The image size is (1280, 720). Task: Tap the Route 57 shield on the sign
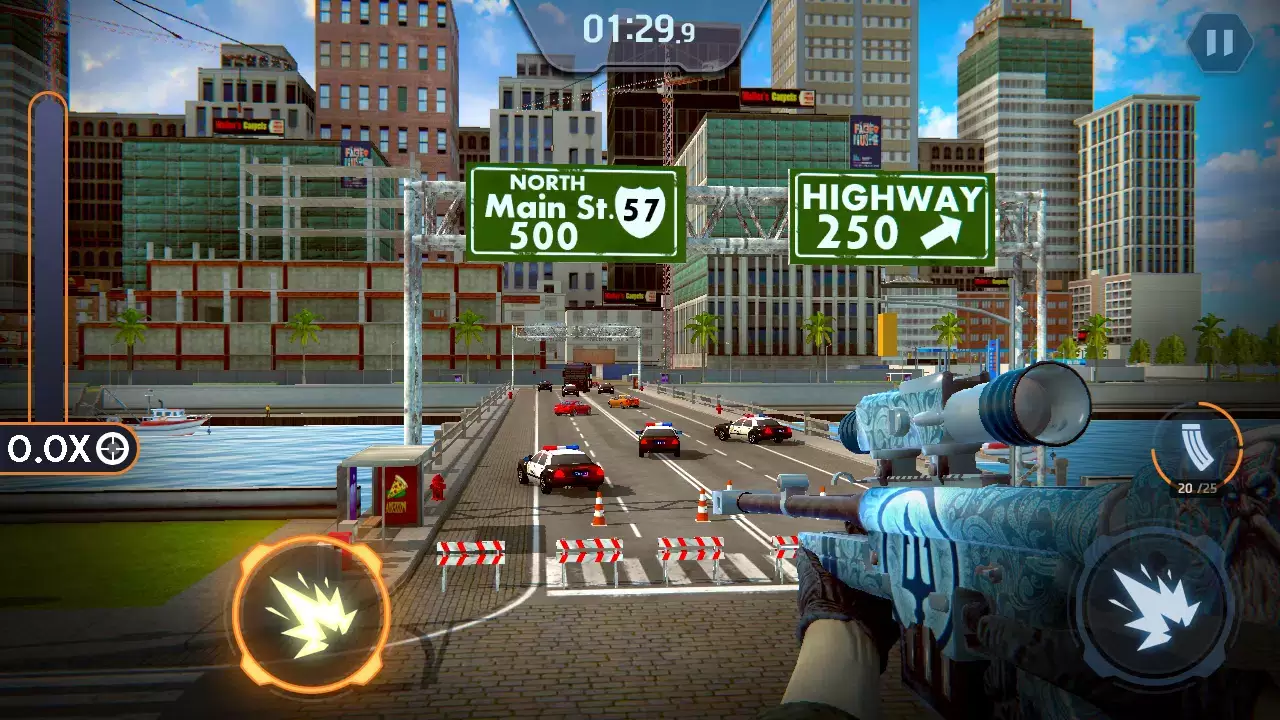point(645,210)
